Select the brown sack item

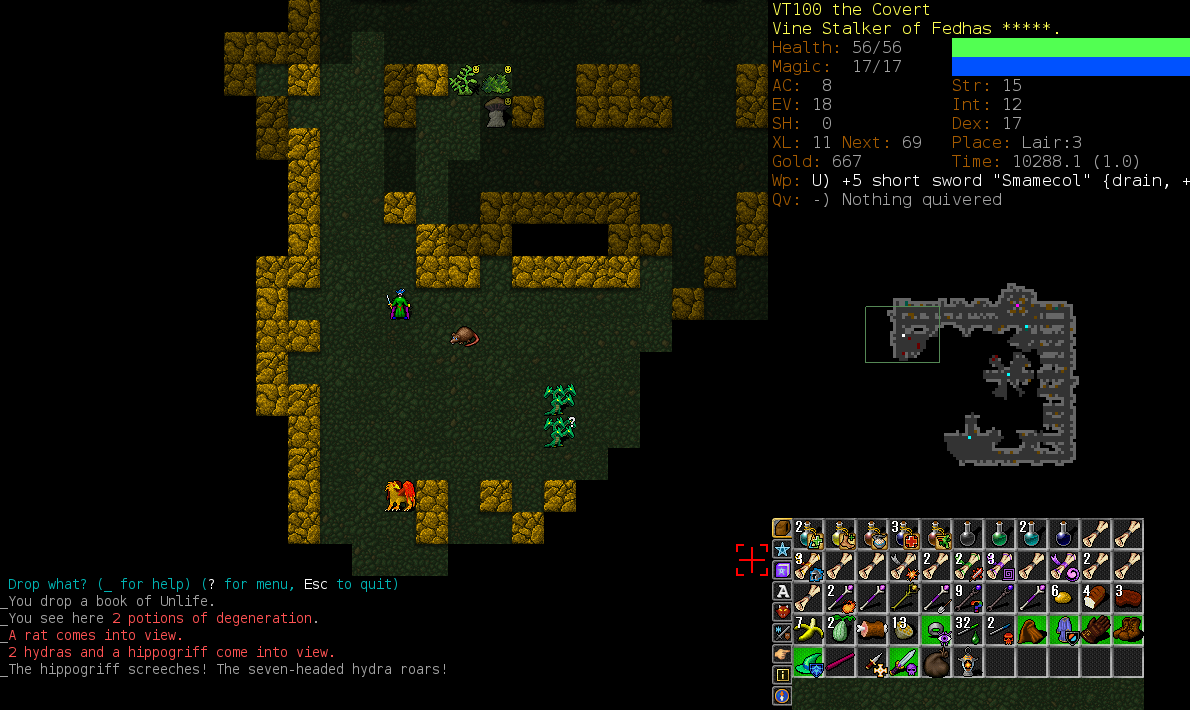pos(936,662)
